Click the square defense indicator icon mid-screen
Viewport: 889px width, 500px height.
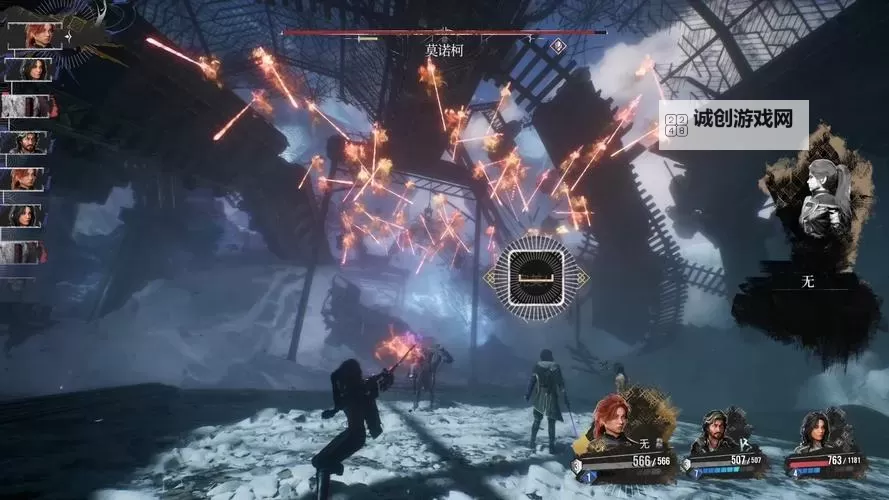[531, 272]
